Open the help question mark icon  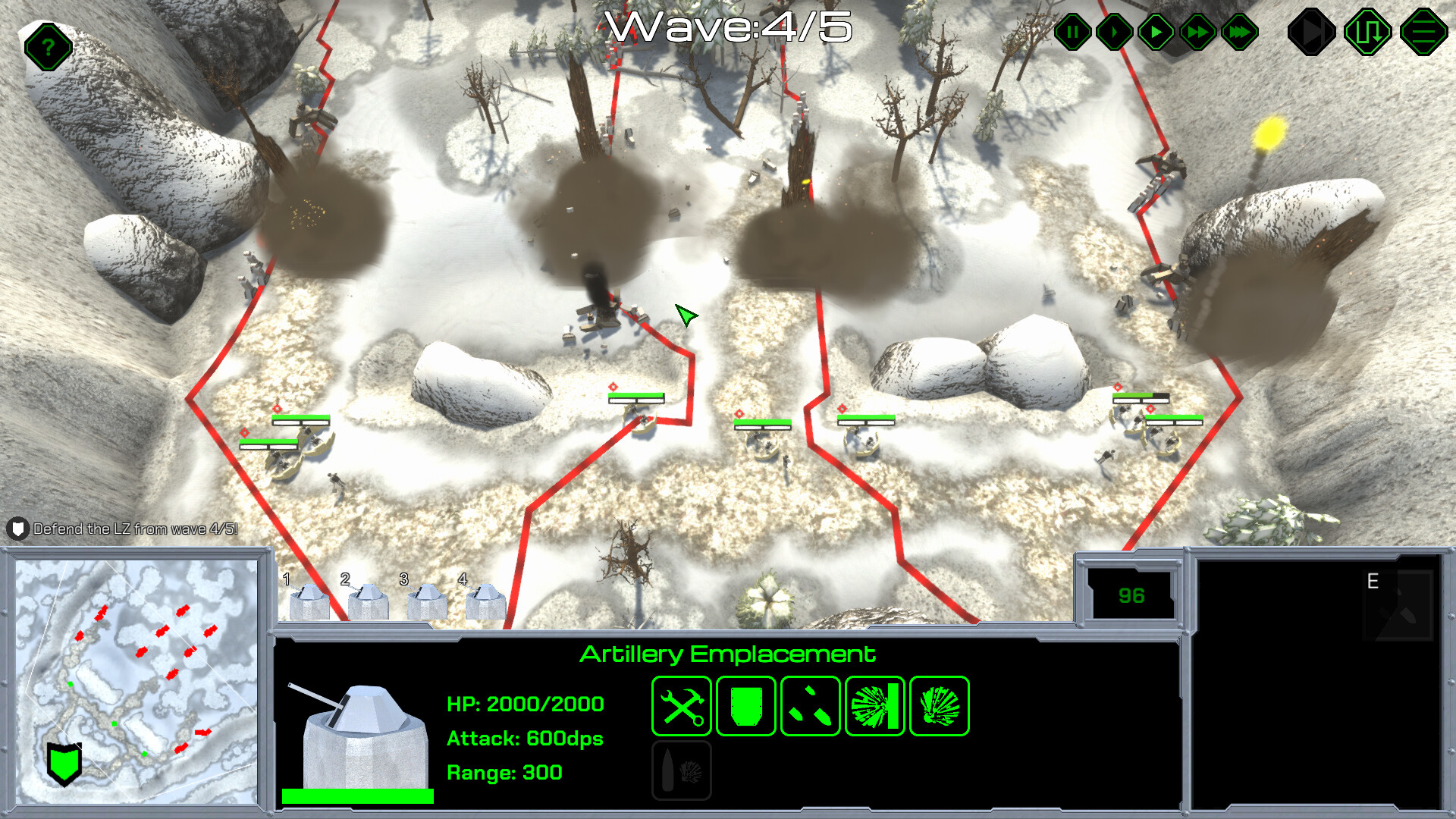coord(47,46)
